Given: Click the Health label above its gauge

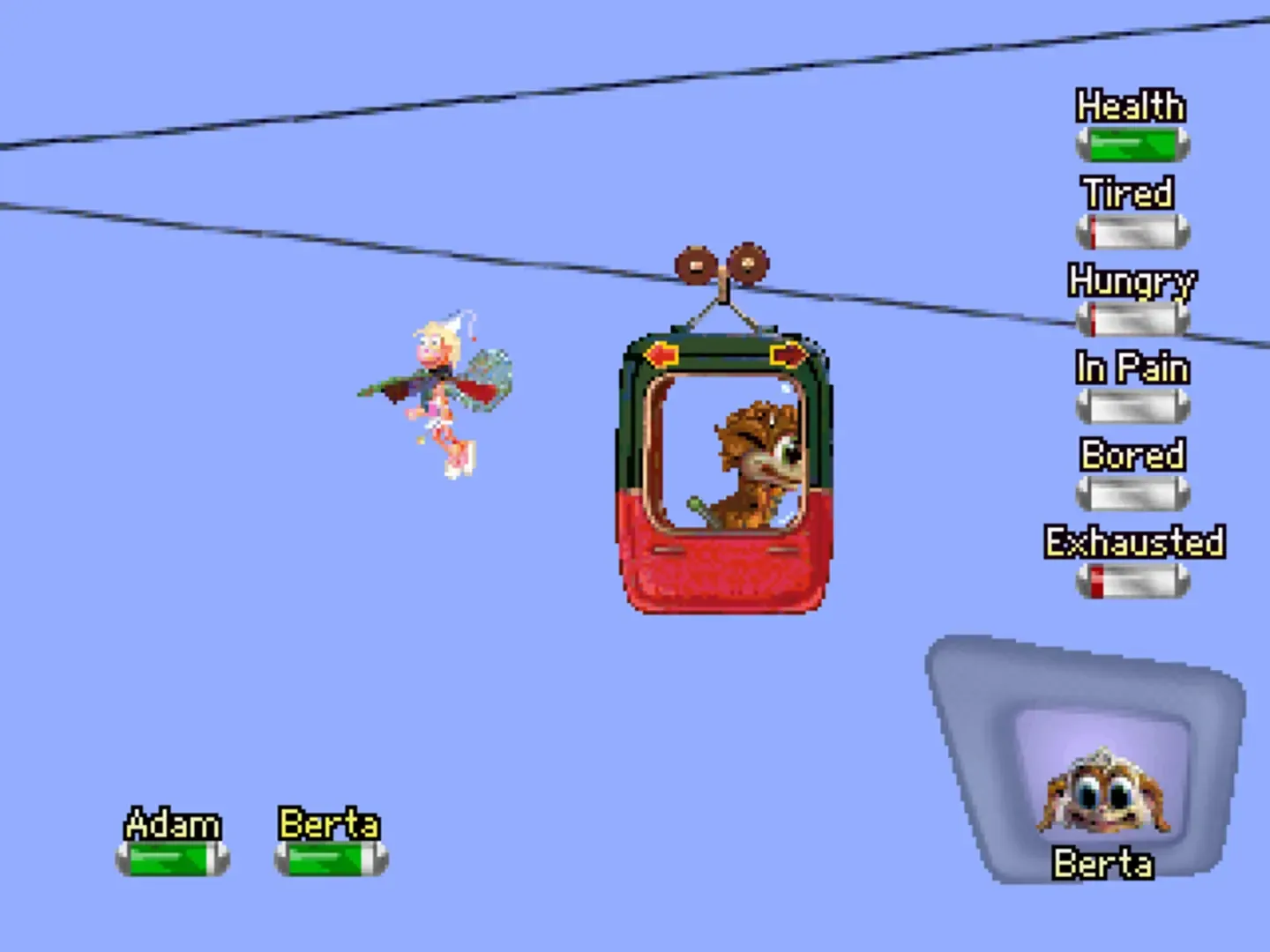Looking at the screenshot, I should pyautogui.click(x=1130, y=107).
